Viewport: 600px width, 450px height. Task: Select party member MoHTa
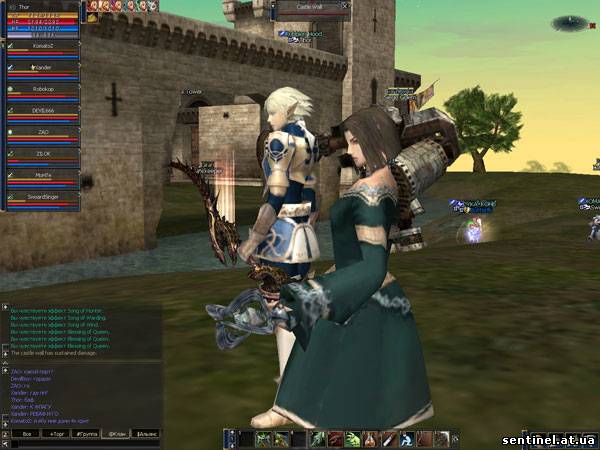[x=41, y=176]
